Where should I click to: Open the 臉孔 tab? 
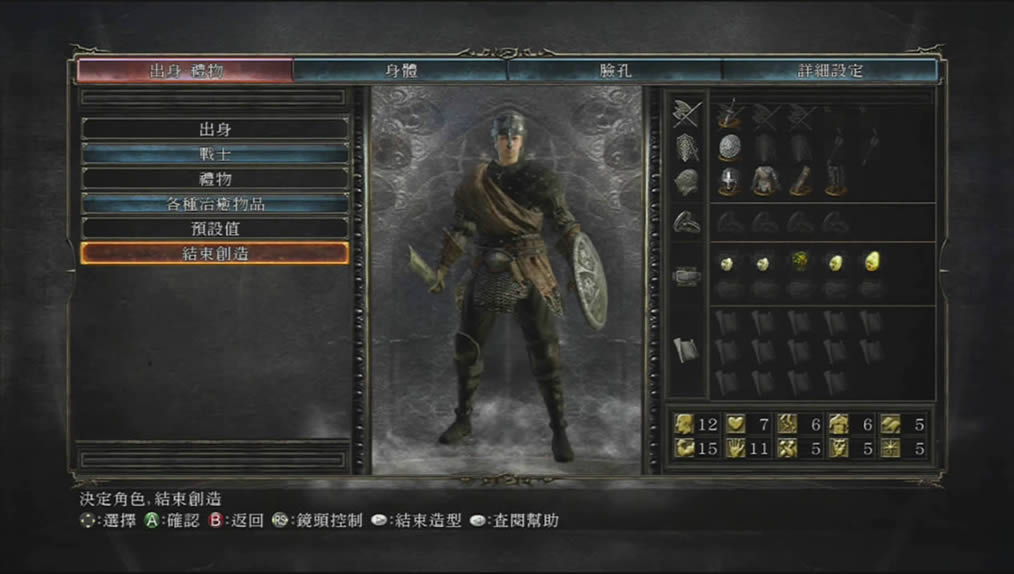point(614,71)
